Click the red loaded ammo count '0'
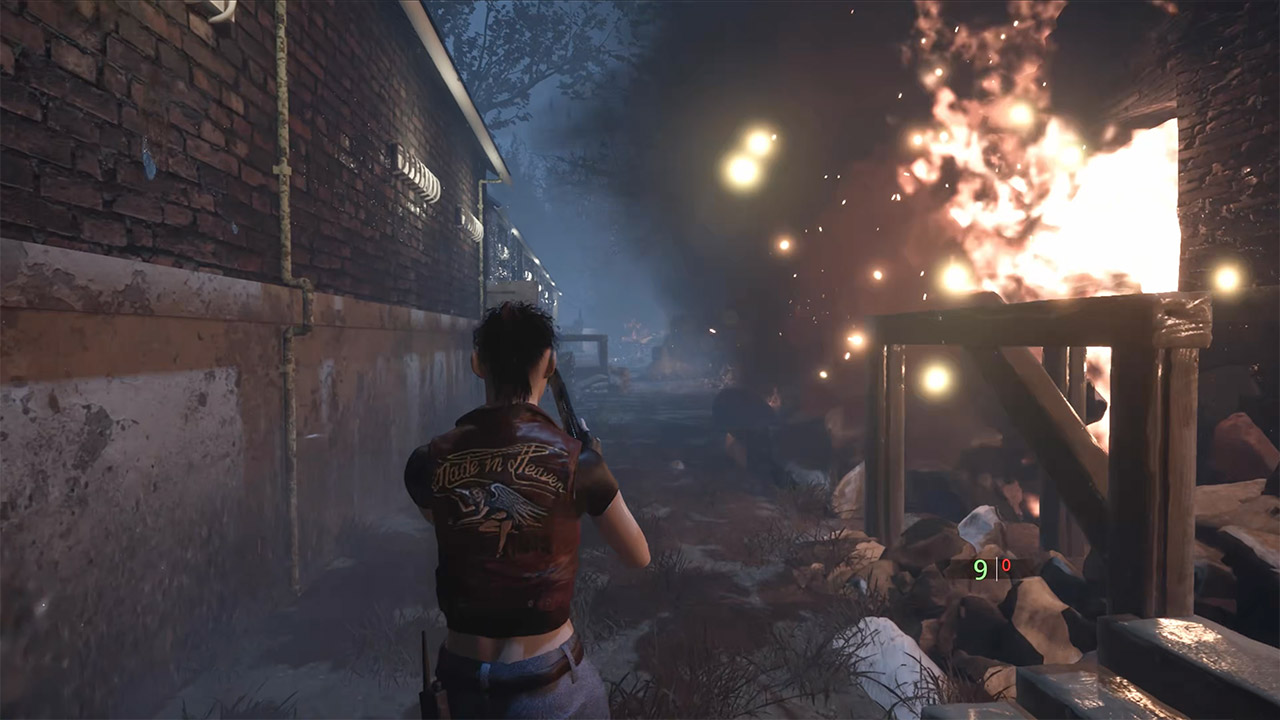The height and width of the screenshot is (720, 1280). 1005,563
